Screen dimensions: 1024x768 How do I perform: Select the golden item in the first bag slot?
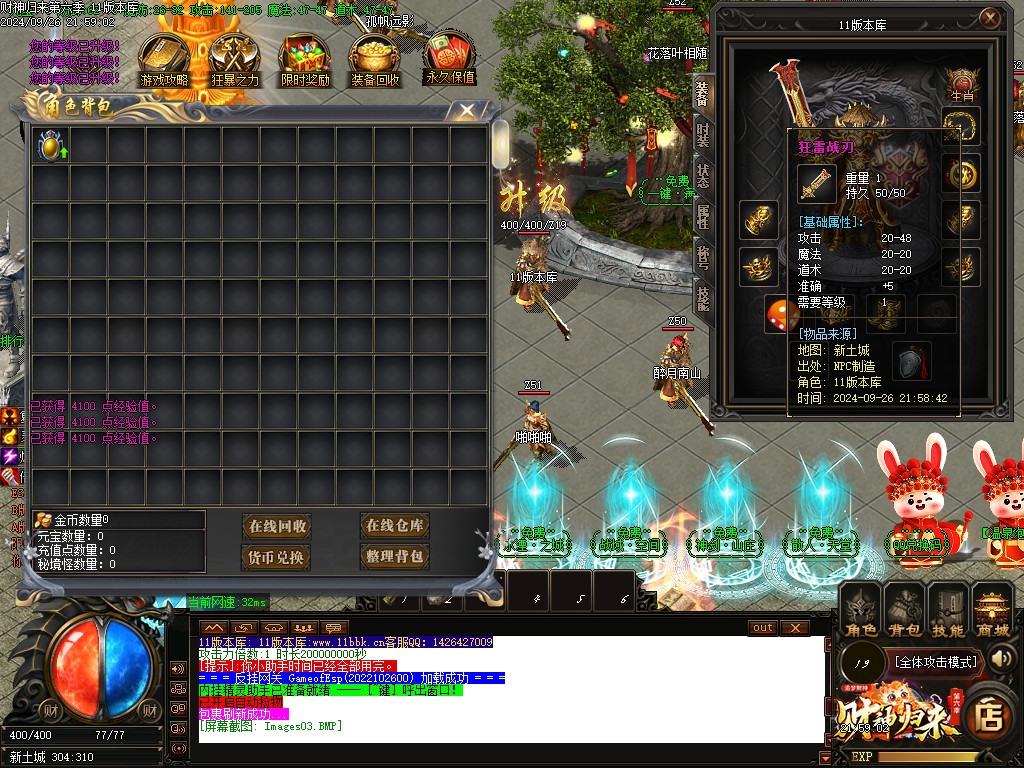coord(50,146)
